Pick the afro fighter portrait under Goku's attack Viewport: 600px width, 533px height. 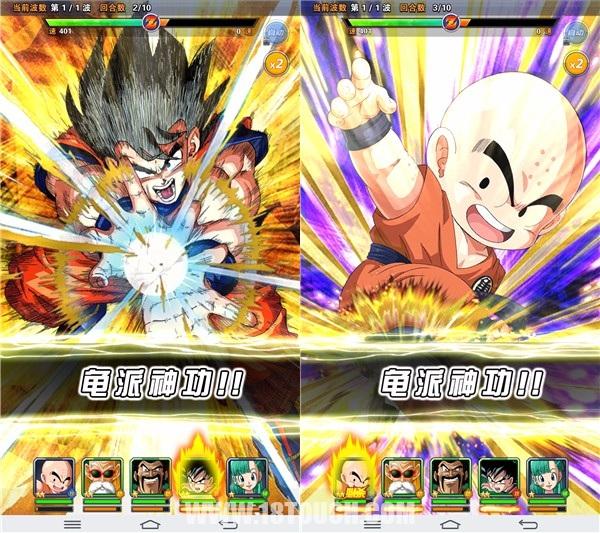pos(149,478)
